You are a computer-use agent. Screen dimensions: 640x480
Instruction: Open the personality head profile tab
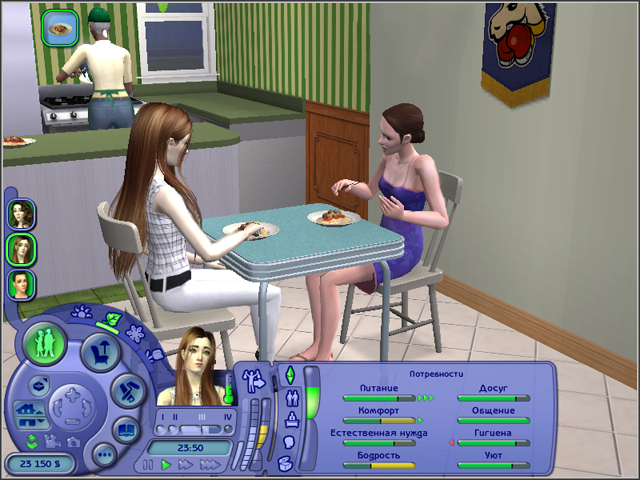tap(290, 440)
